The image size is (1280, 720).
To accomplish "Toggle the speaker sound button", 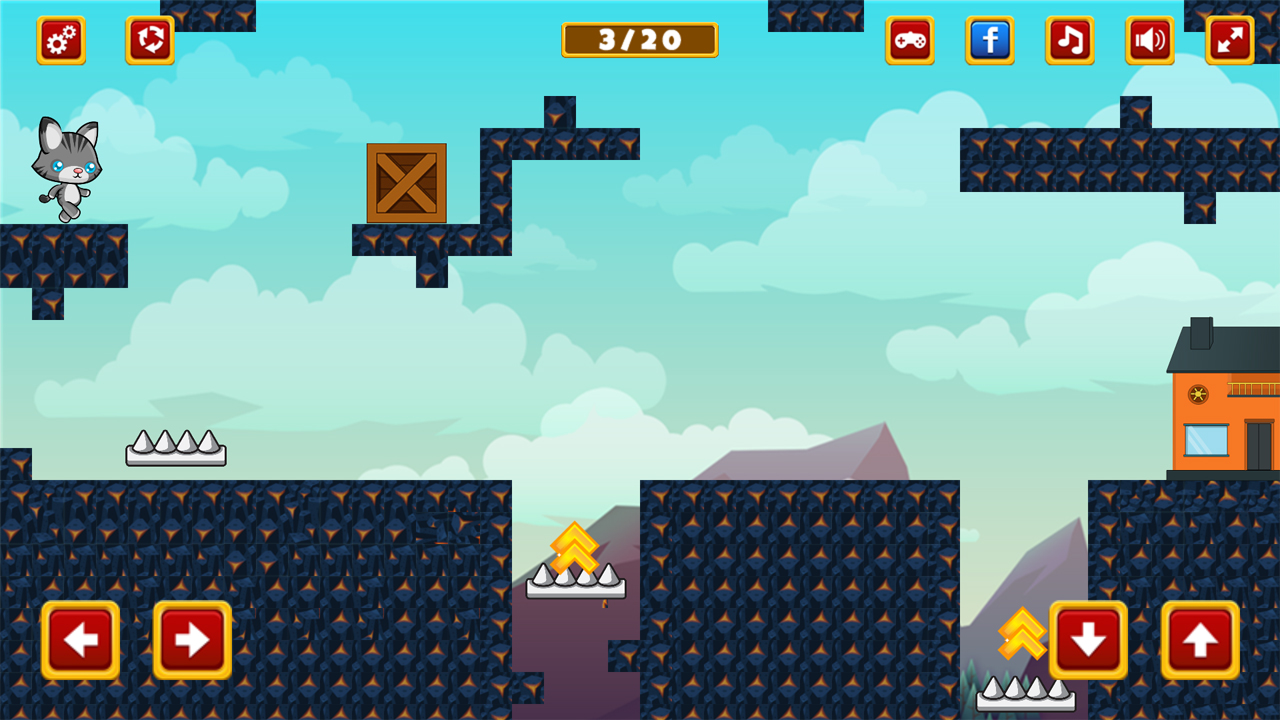I will (1150, 41).
